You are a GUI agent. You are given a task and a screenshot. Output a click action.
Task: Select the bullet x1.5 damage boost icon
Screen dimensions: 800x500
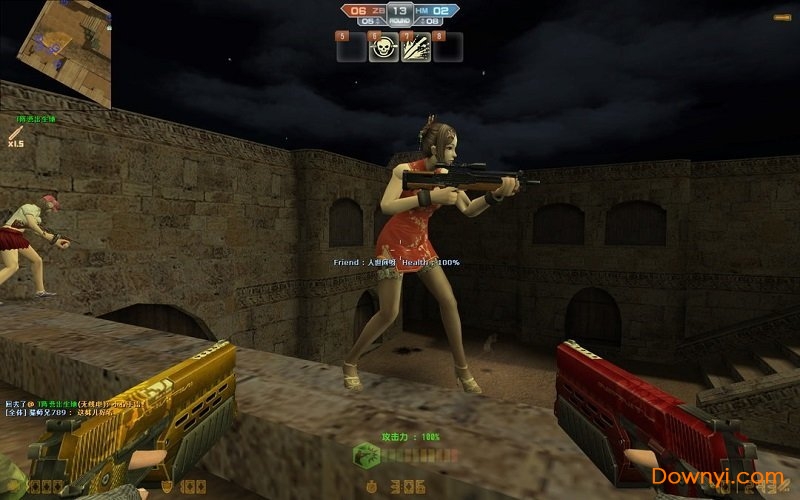[x=15, y=135]
